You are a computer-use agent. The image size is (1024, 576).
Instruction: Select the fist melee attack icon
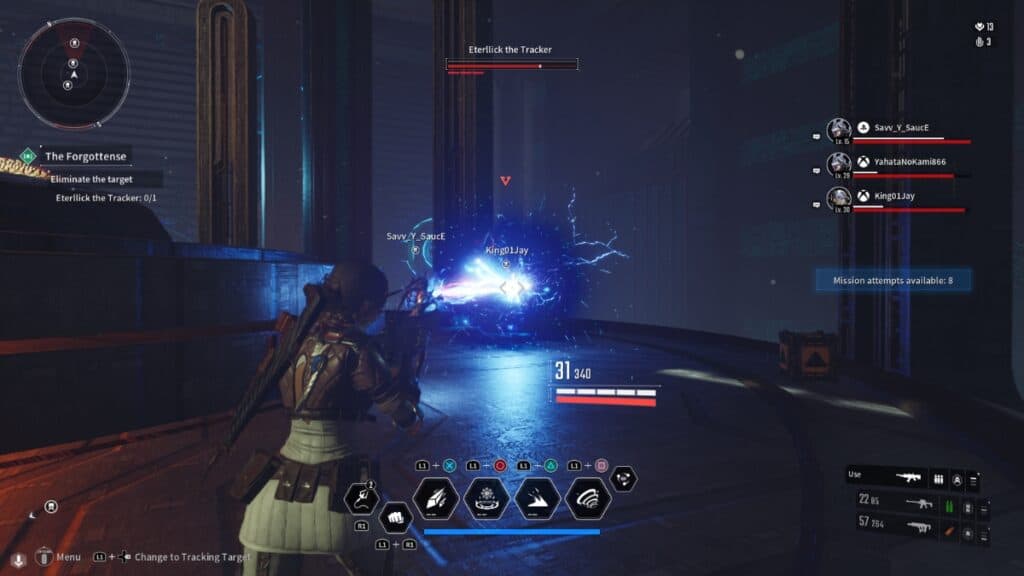(x=395, y=520)
